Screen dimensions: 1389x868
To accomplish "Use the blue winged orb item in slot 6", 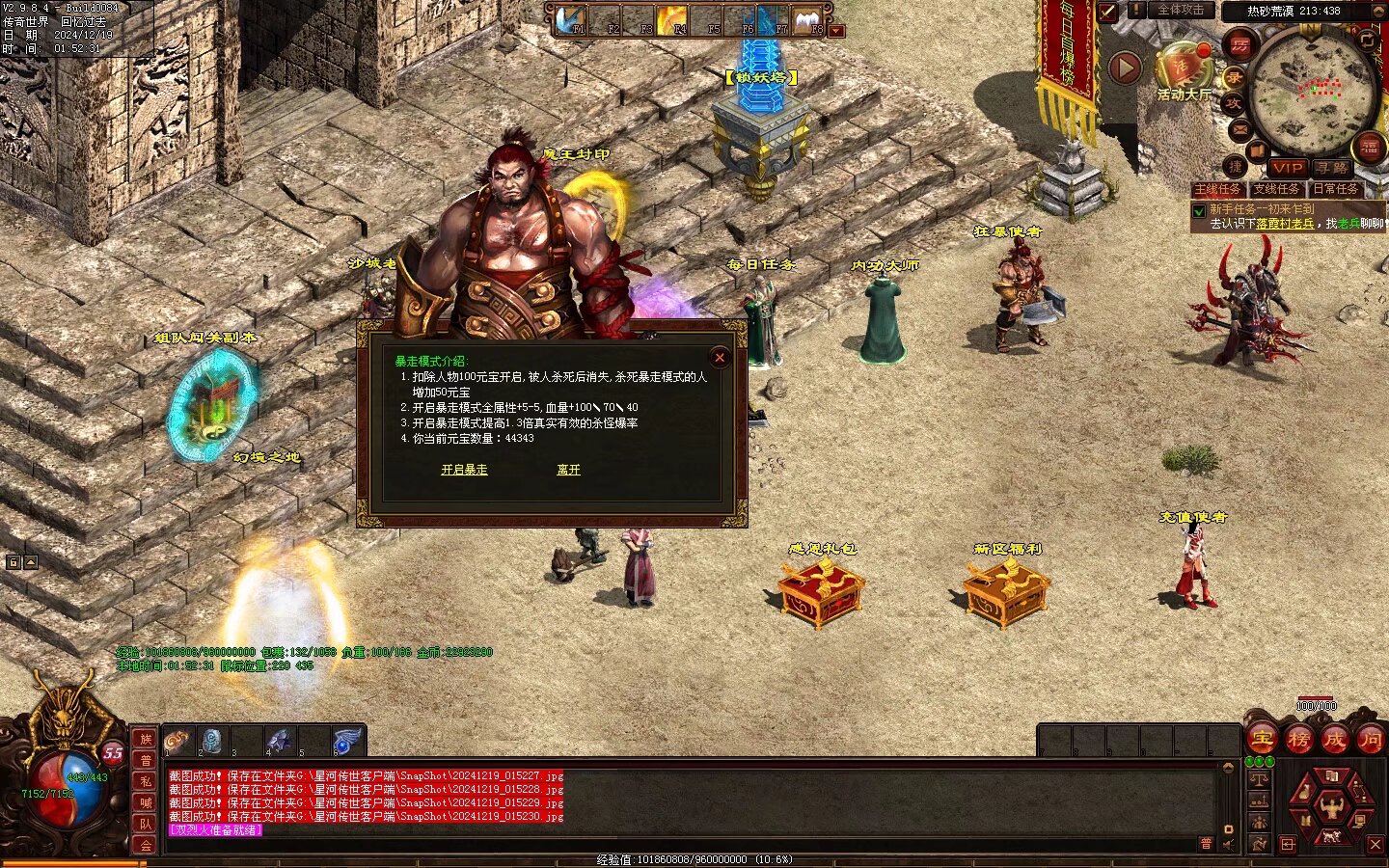I will point(346,741).
